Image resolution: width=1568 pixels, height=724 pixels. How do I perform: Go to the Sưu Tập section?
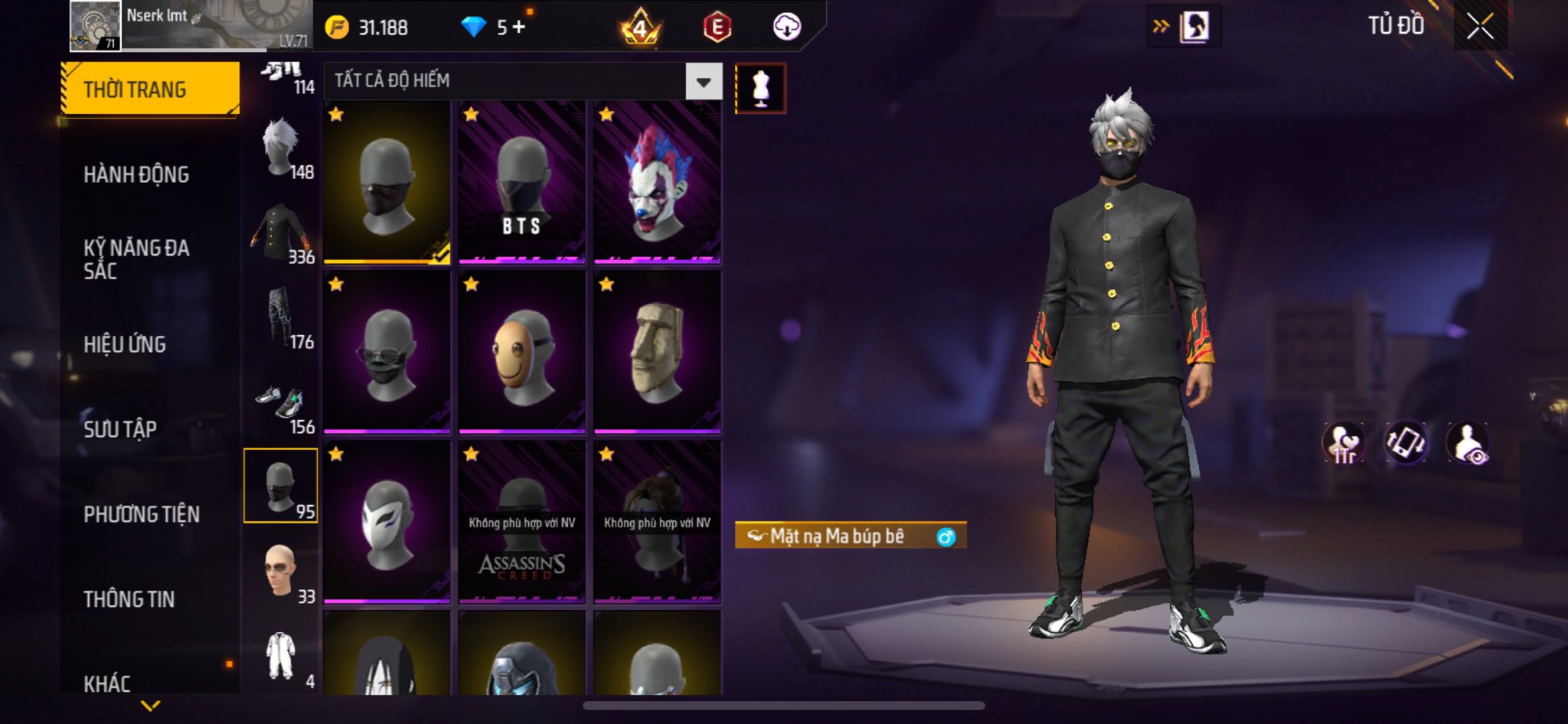click(120, 429)
